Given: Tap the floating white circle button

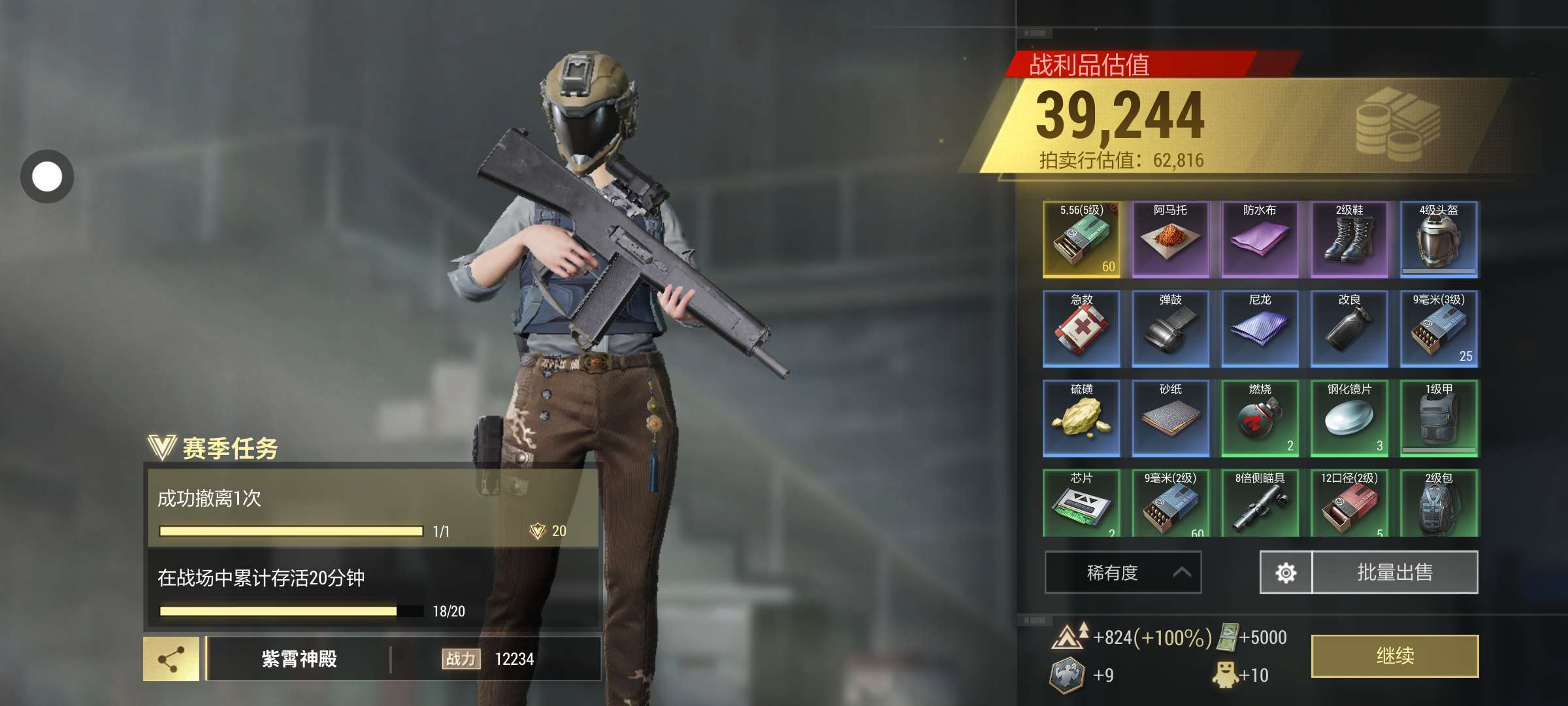Looking at the screenshot, I should pos(47,176).
